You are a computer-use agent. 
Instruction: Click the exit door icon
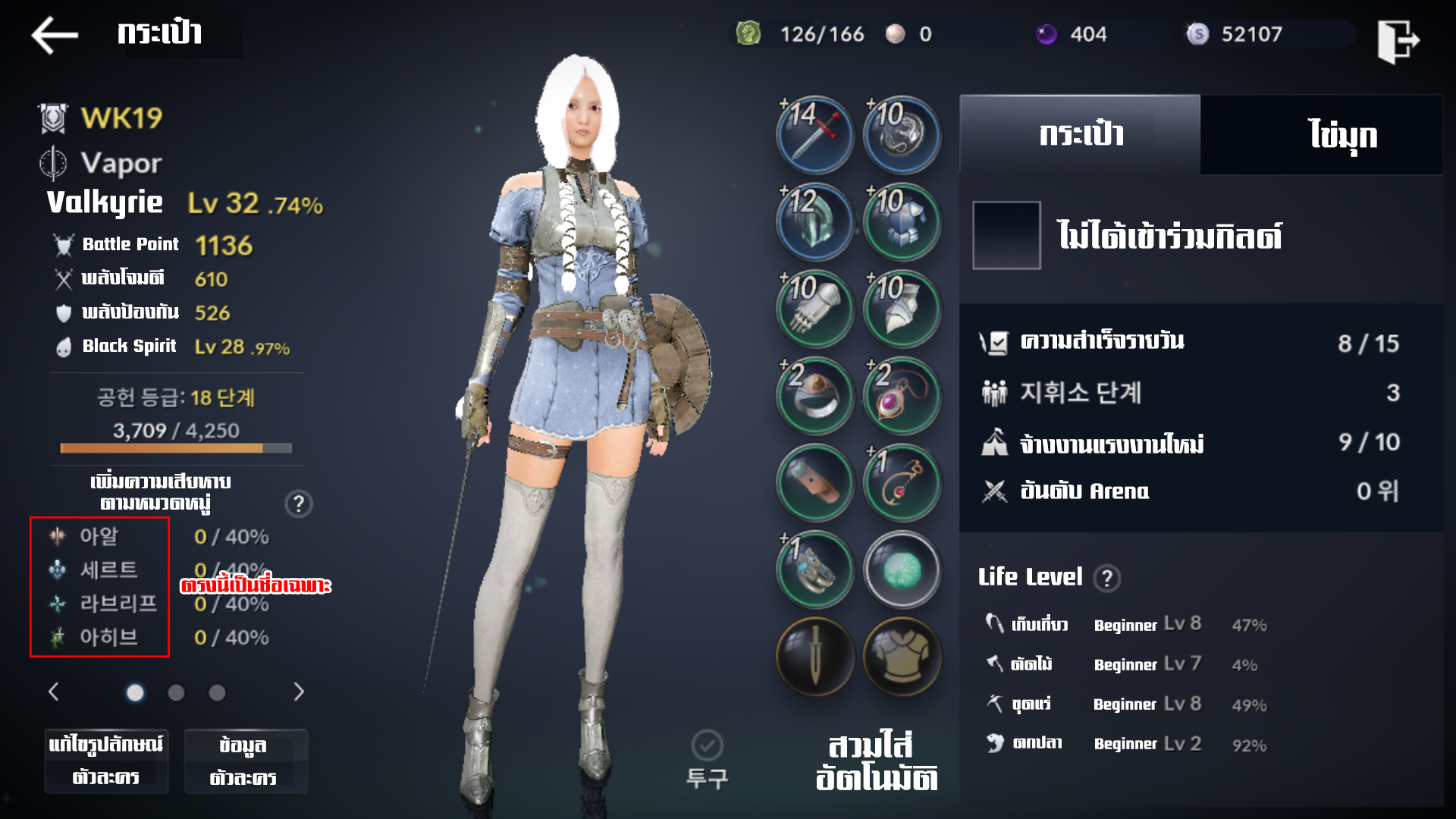(1398, 41)
